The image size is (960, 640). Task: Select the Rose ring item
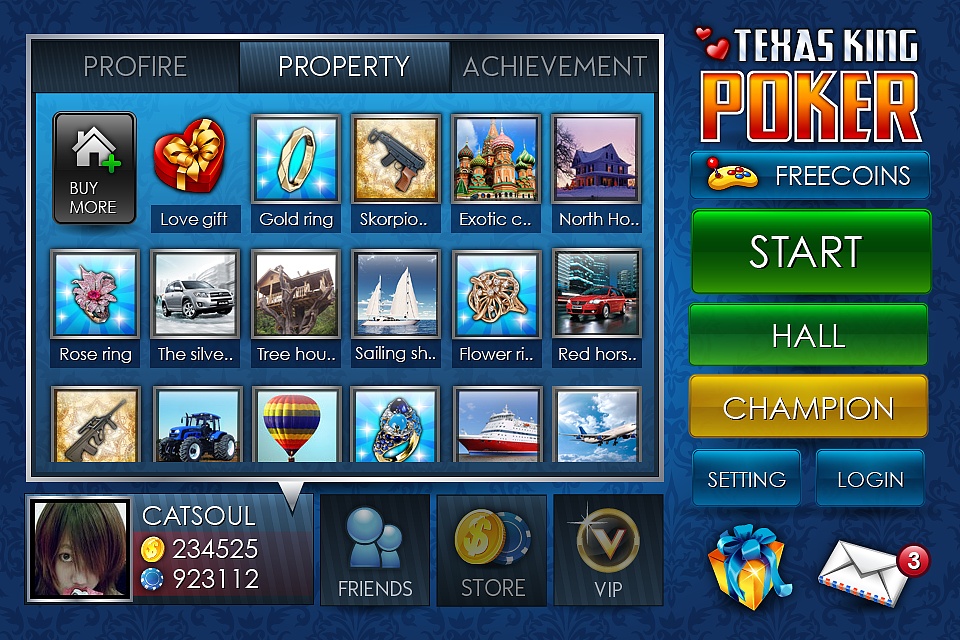pyautogui.click(x=95, y=294)
